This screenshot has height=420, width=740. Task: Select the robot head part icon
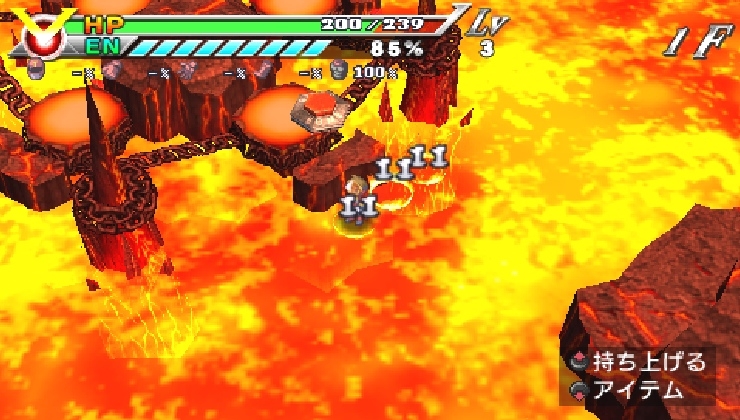[x=37, y=70]
